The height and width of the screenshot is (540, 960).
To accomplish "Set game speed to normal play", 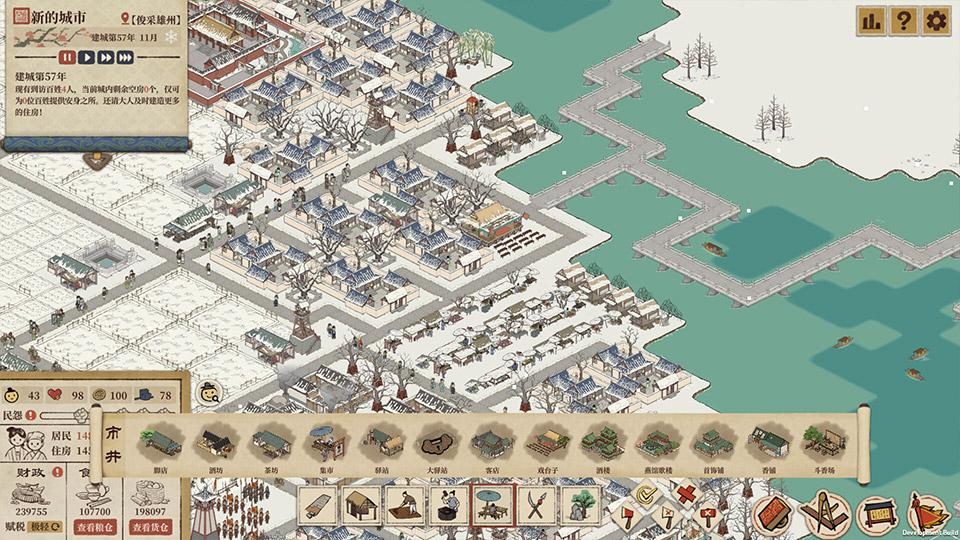I will 86,57.
